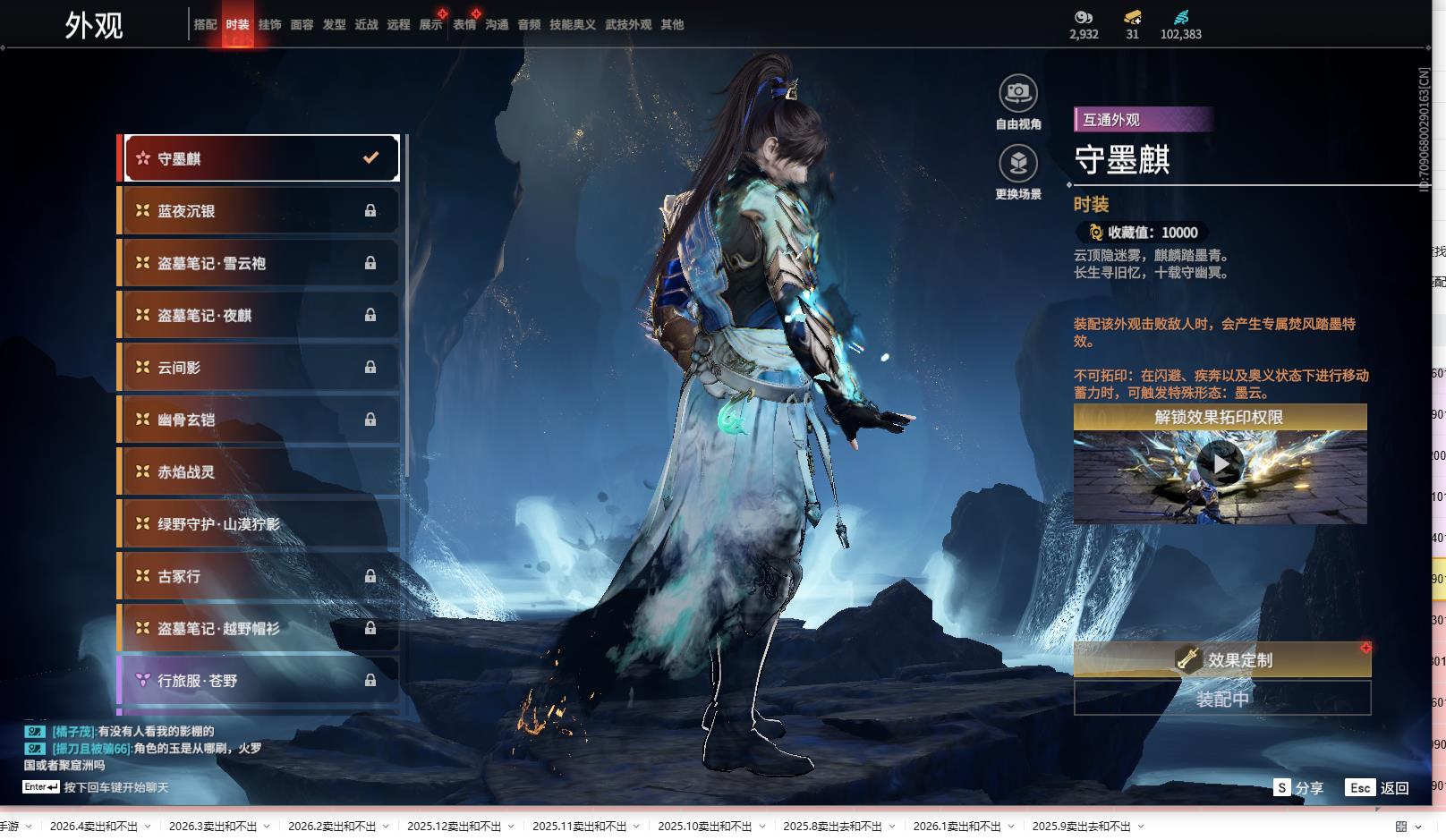Open the 技能奥义 tab

pyautogui.click(x=572, y=25)
